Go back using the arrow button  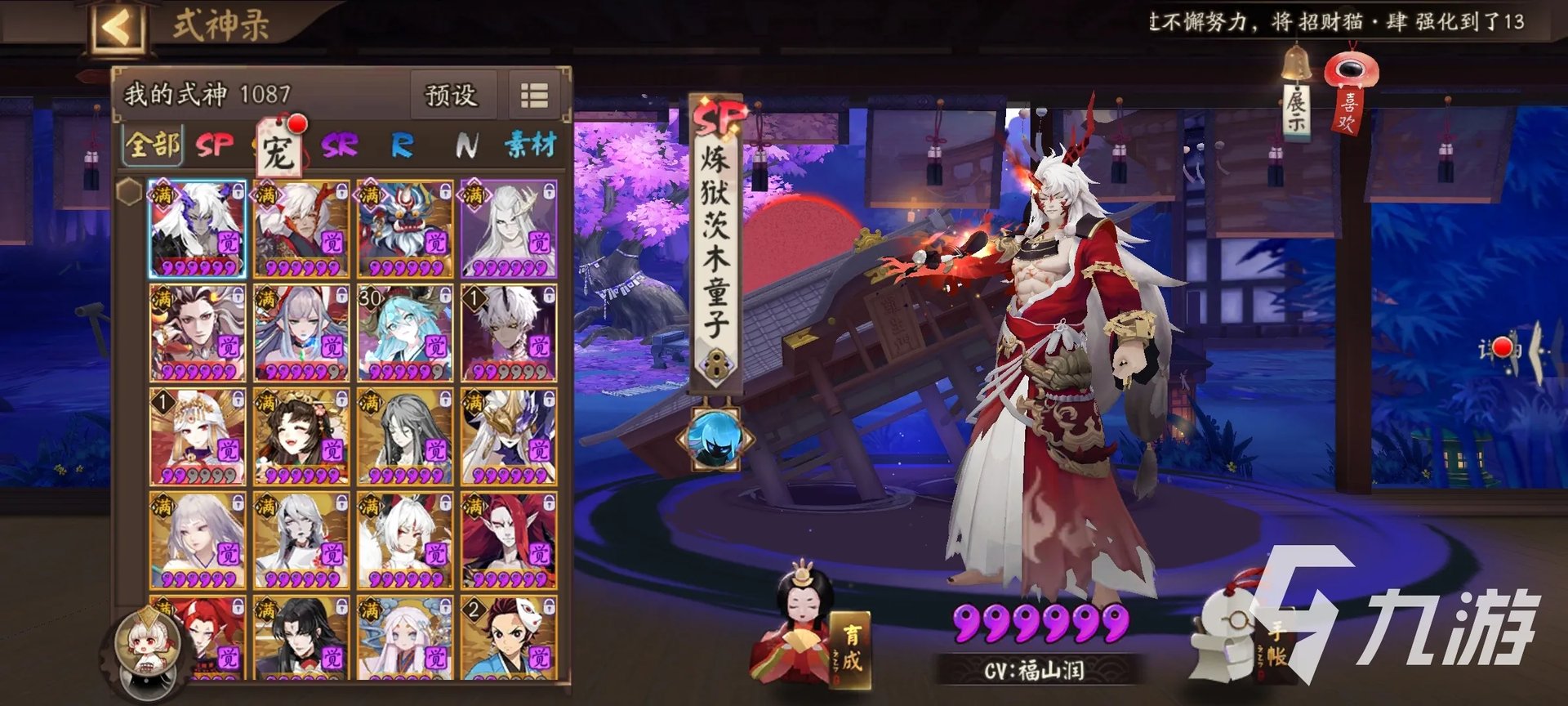[x=117, y=29]
